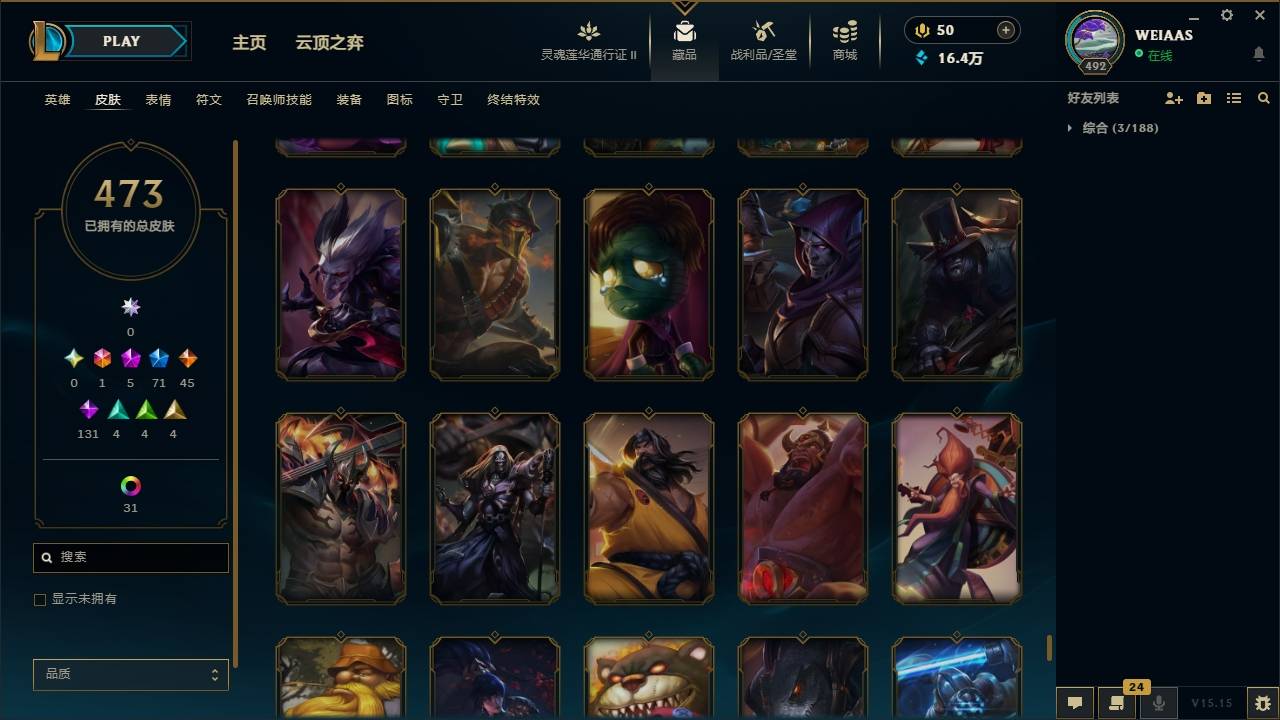Click inside the 搜索 search field
This screenshot has width=1280, height=720.
130,557
